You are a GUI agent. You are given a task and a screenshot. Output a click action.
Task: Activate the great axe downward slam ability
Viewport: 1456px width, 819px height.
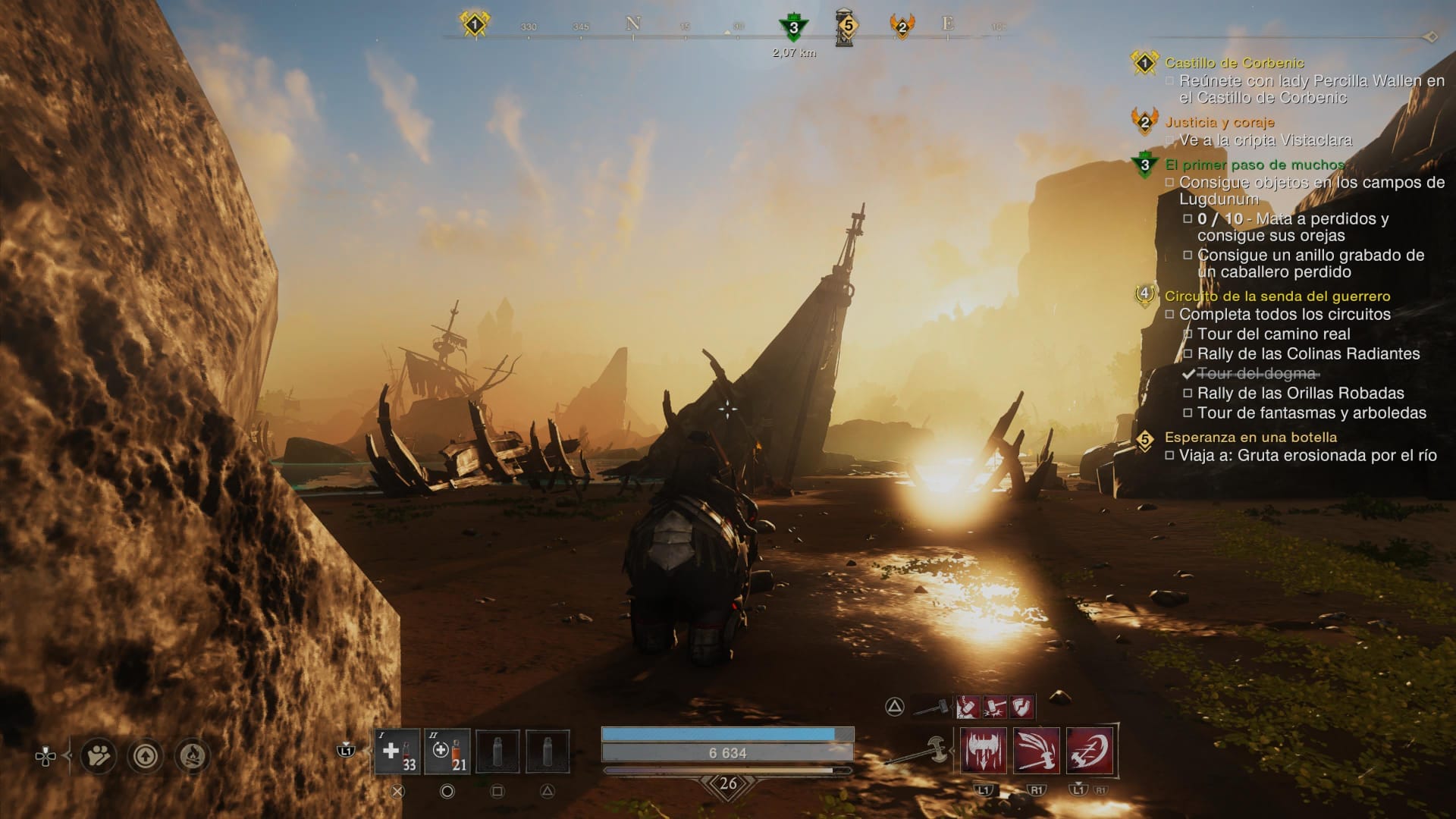point(984,751)
